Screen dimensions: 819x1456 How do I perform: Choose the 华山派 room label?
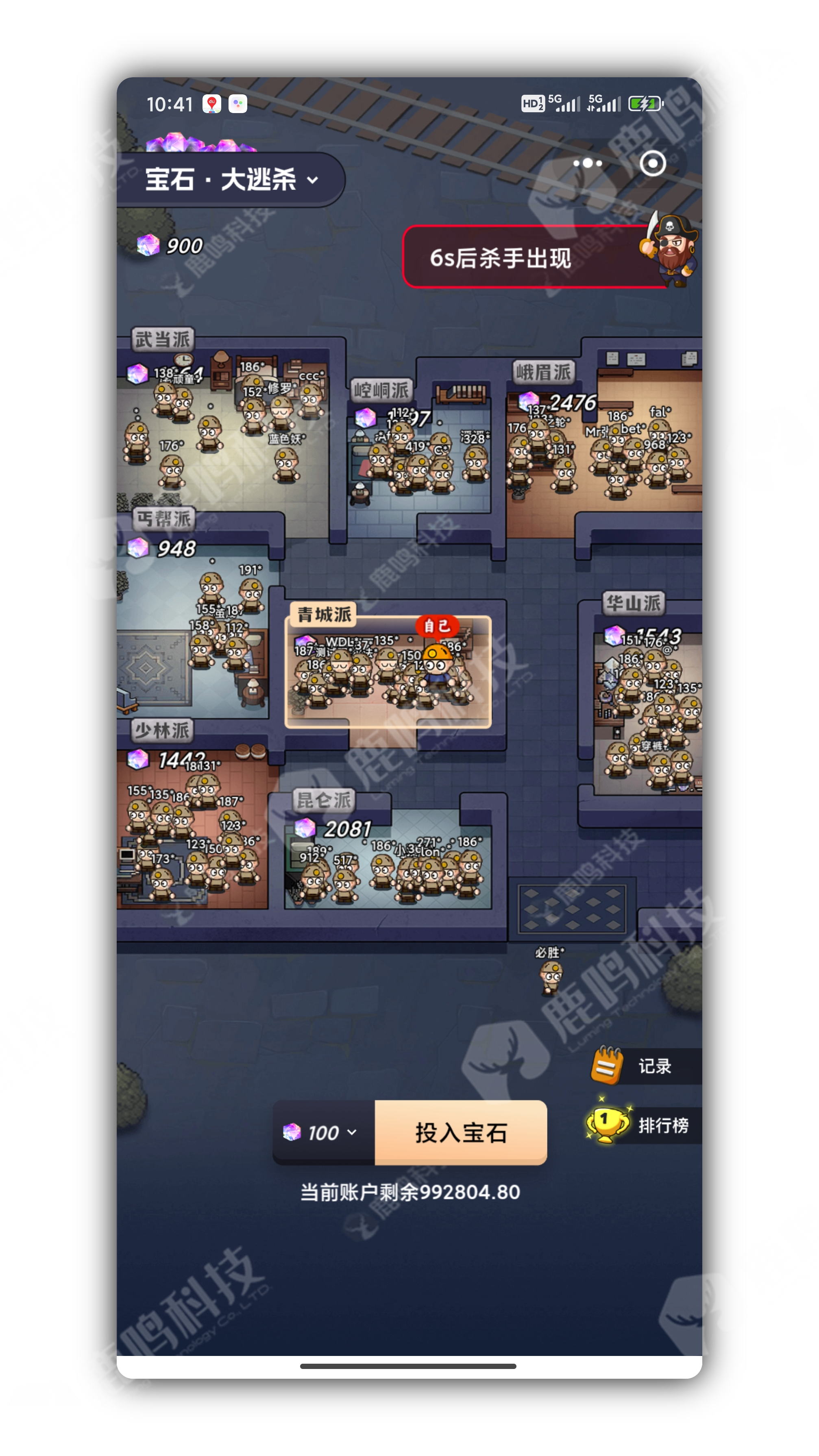pos(633,603)
